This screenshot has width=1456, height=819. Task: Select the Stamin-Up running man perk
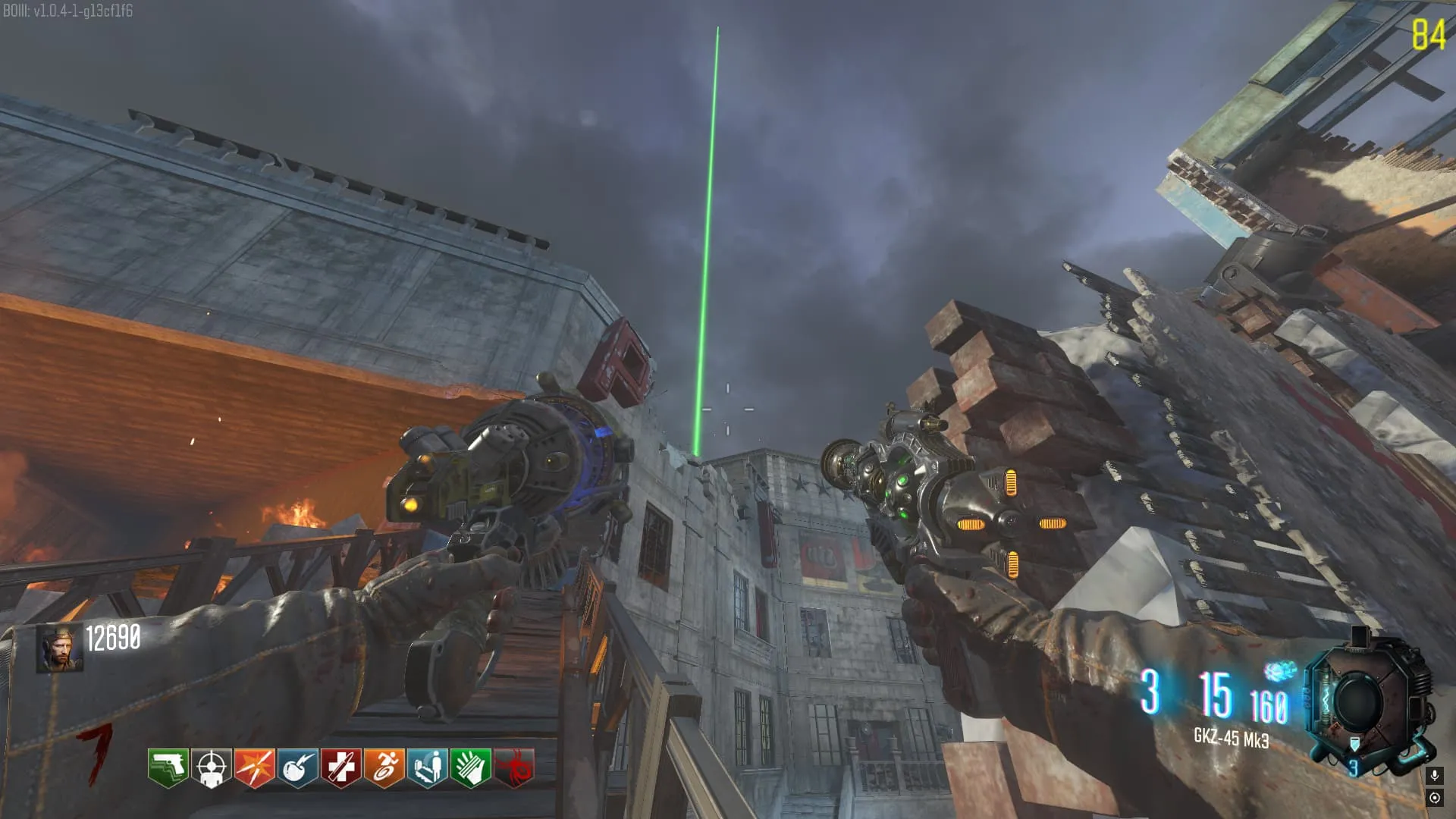(384, 767)
